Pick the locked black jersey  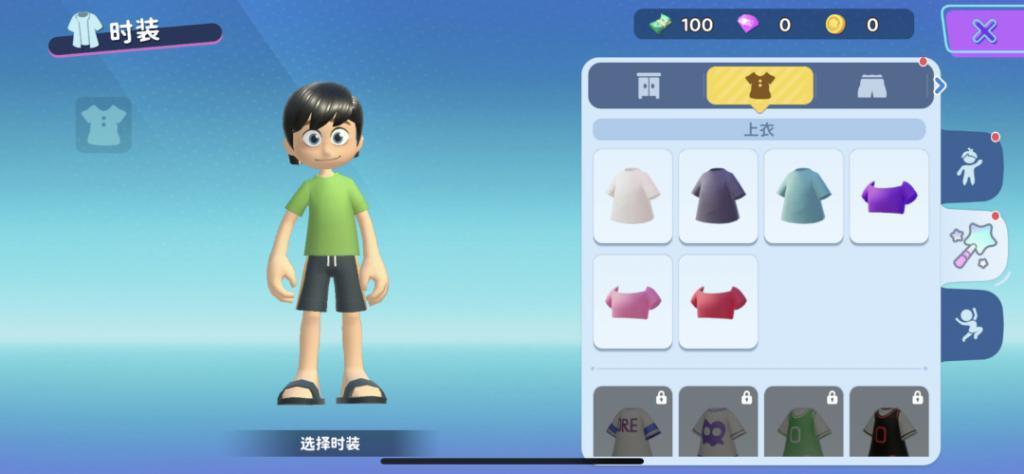point(889,423)
